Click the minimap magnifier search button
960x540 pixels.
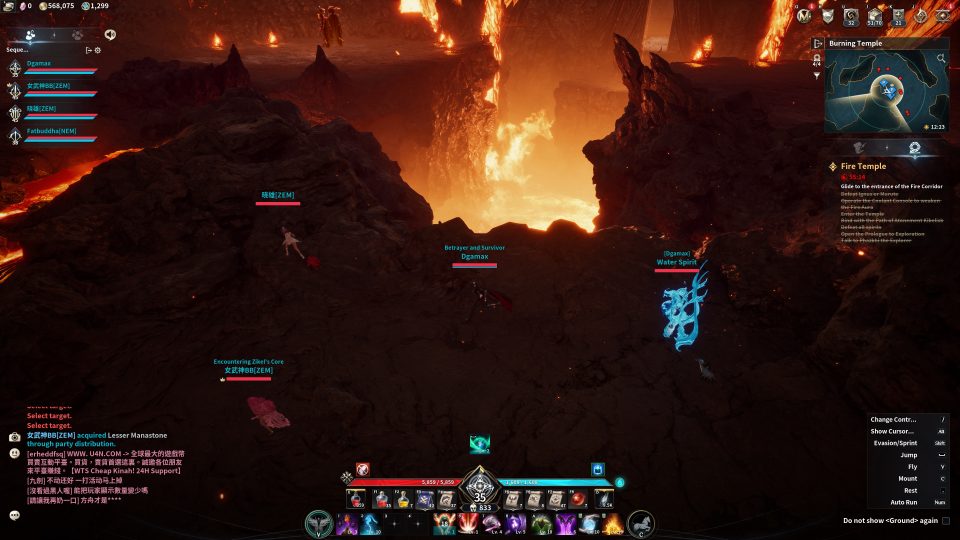click(941, 59)
